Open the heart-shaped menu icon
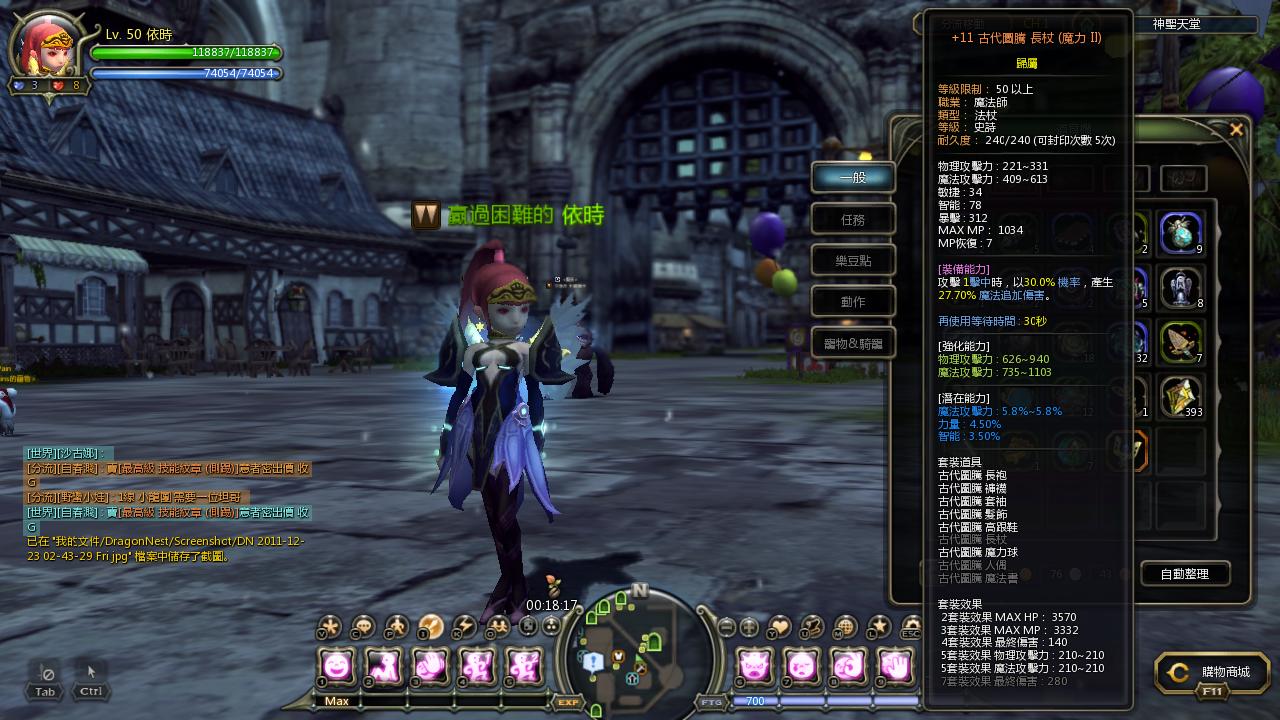The width and height of the screenshot is (1280, 720). 779,627
